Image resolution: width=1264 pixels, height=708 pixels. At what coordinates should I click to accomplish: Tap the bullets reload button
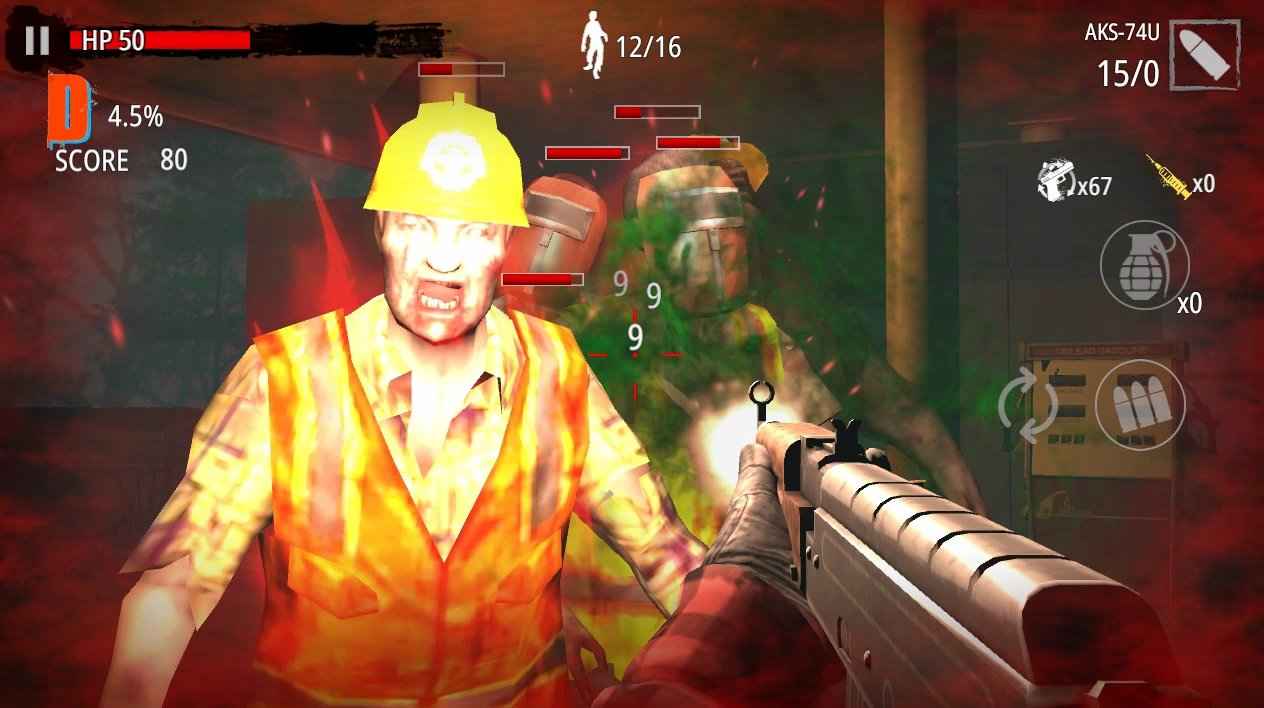tap(1140, 405)
